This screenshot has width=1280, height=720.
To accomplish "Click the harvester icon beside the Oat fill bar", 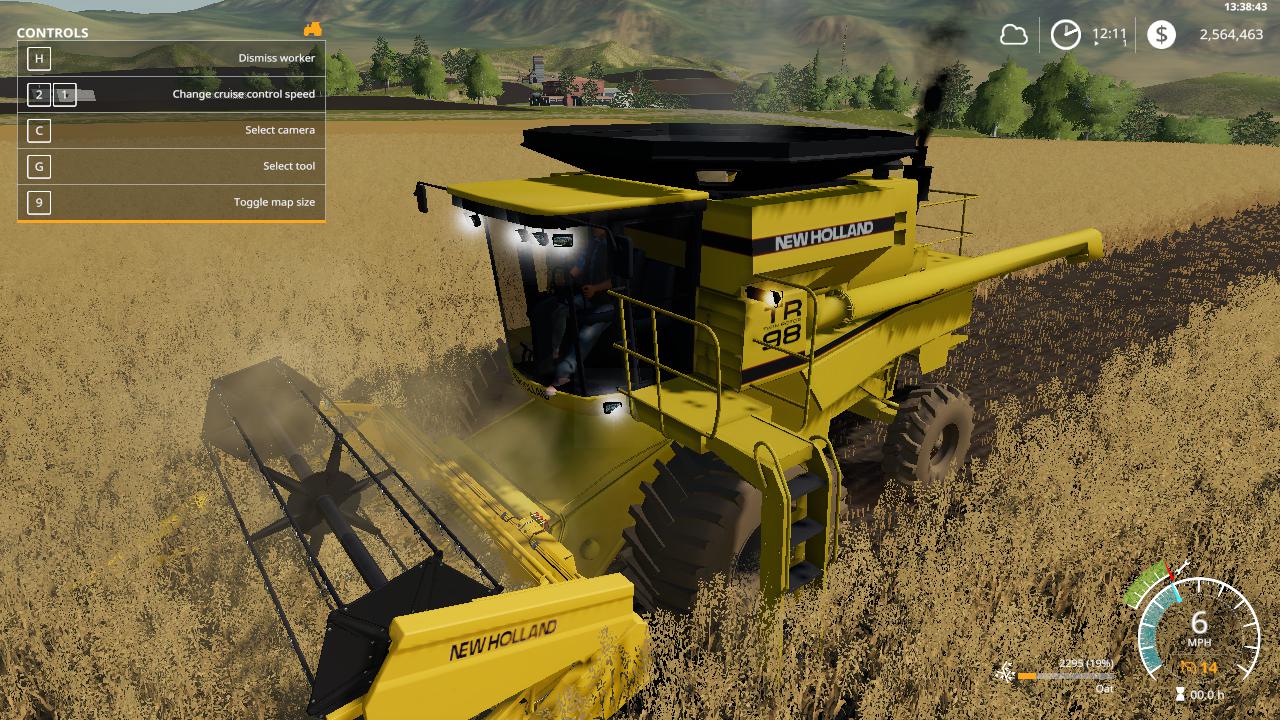I will pyautogui.click(x=1004, y=673).
